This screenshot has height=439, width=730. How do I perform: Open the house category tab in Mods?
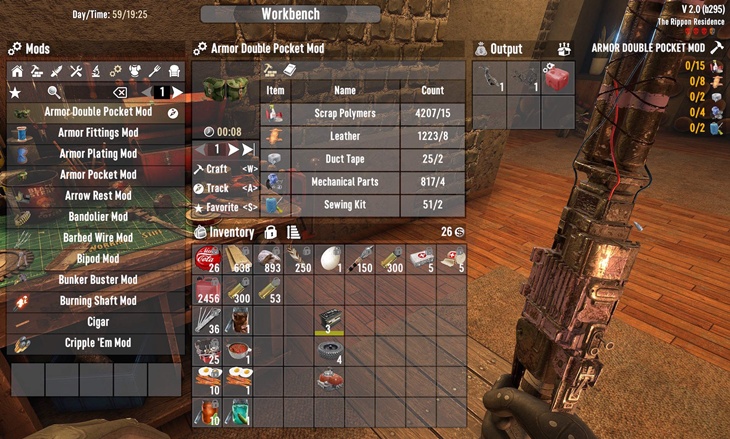pyautogui.click(x=16, y=72)
